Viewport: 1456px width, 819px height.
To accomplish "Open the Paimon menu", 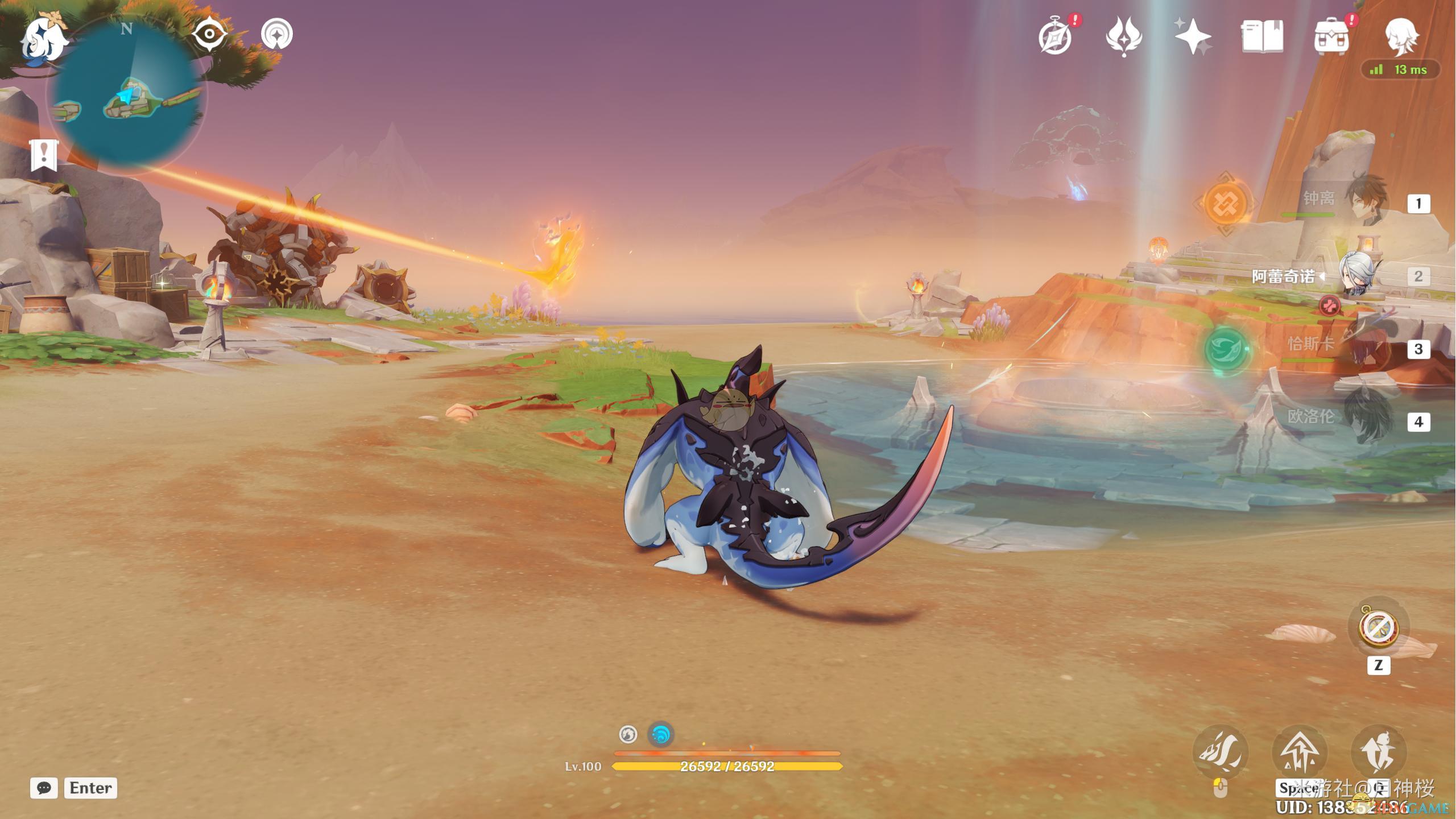I will (43, 39).
